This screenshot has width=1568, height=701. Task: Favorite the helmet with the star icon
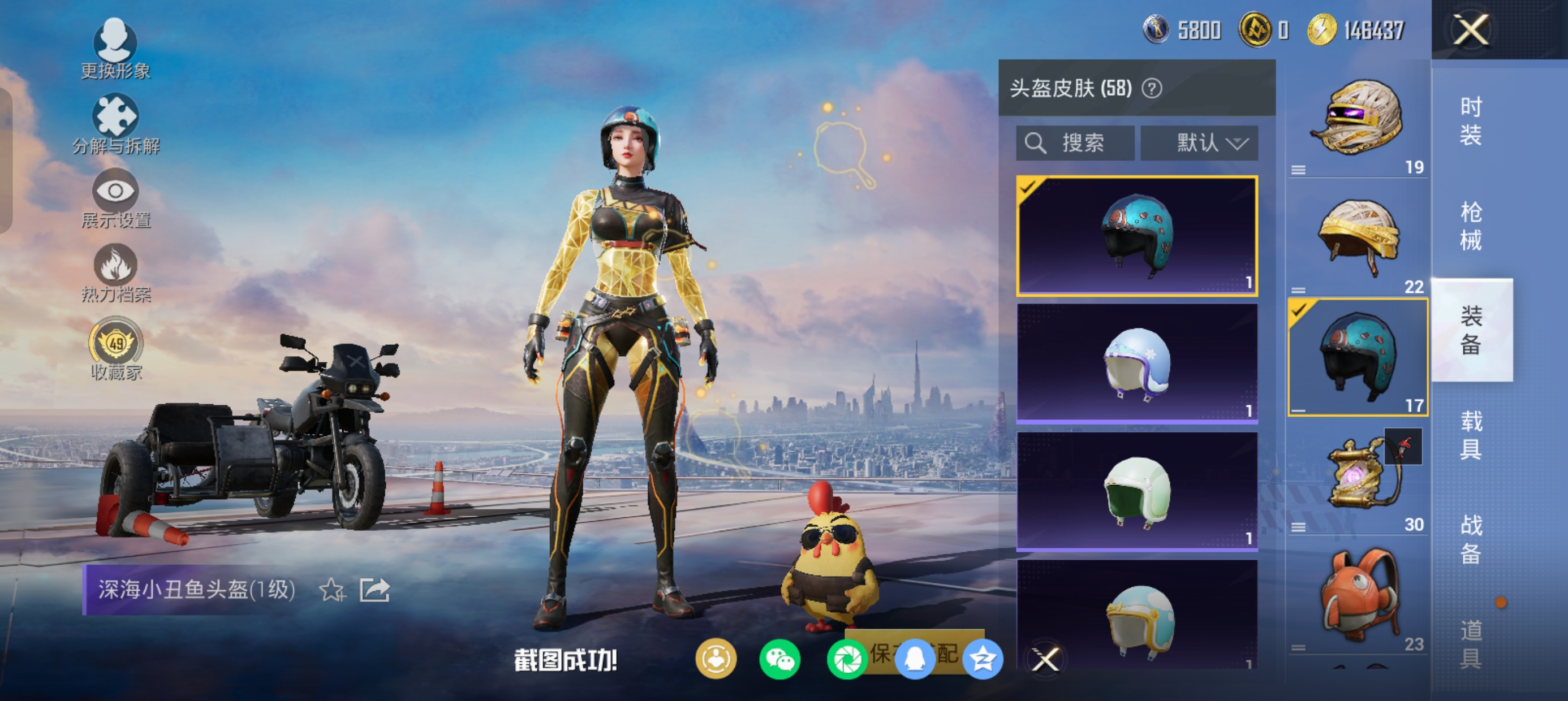click(333, 590)
